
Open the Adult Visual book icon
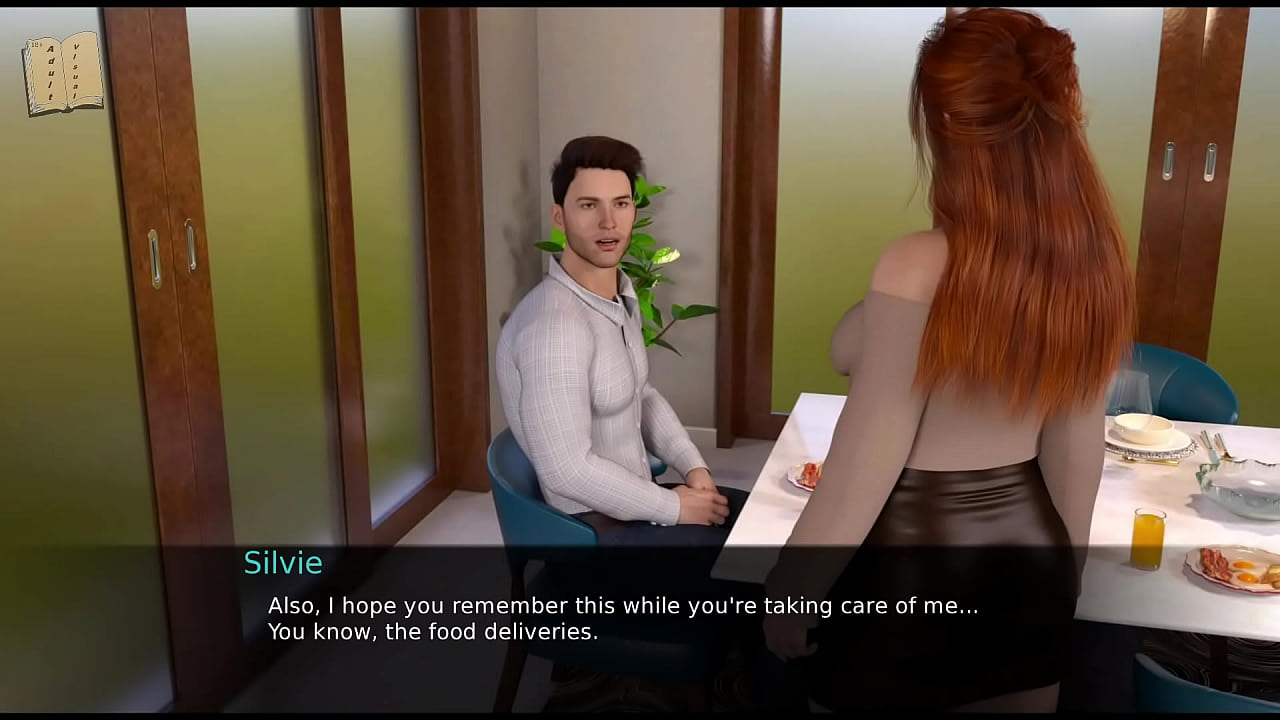coord(63,73)
